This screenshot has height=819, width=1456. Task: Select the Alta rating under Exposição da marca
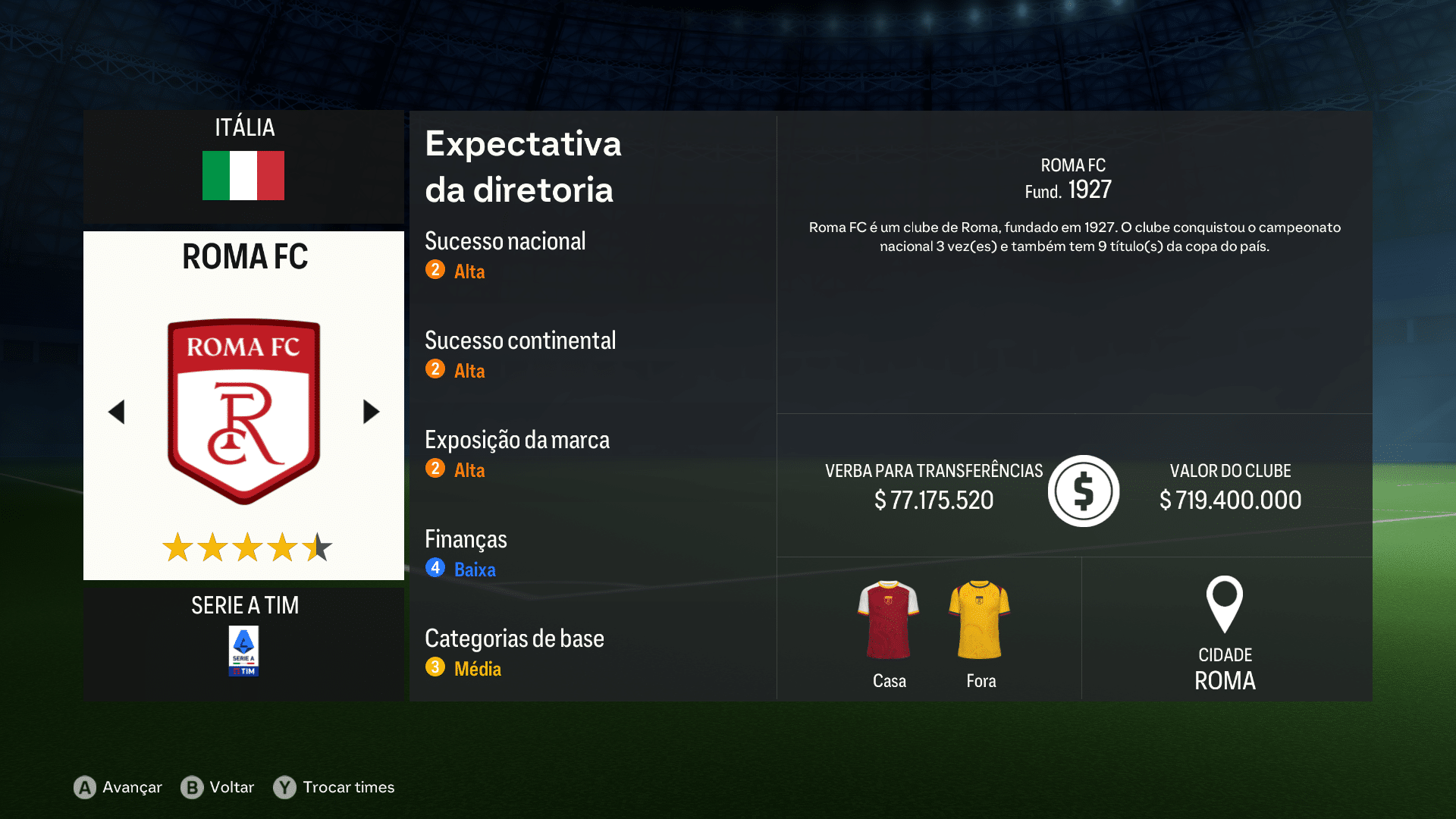(x=469, y=470)
